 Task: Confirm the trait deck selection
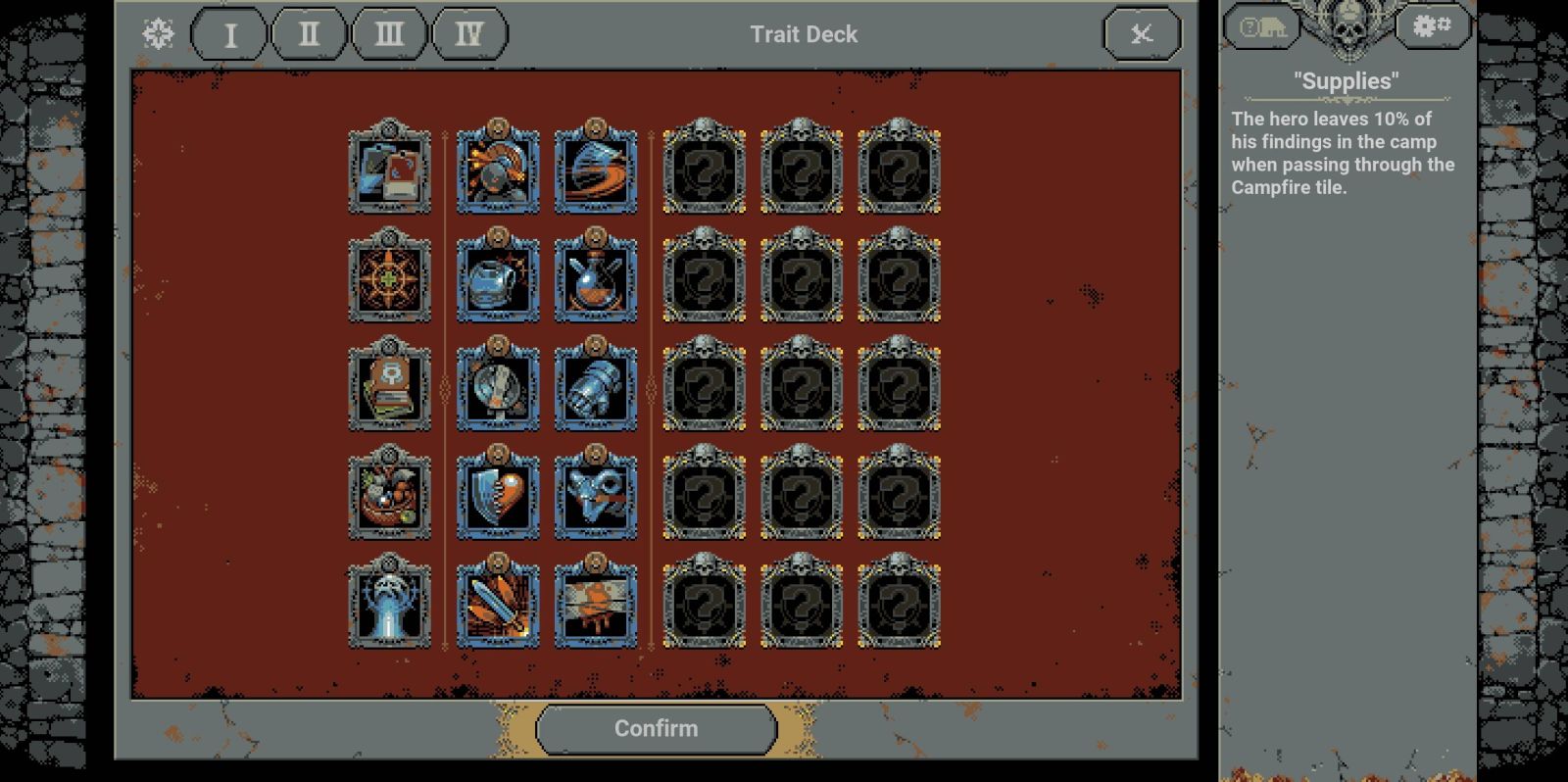656,729
